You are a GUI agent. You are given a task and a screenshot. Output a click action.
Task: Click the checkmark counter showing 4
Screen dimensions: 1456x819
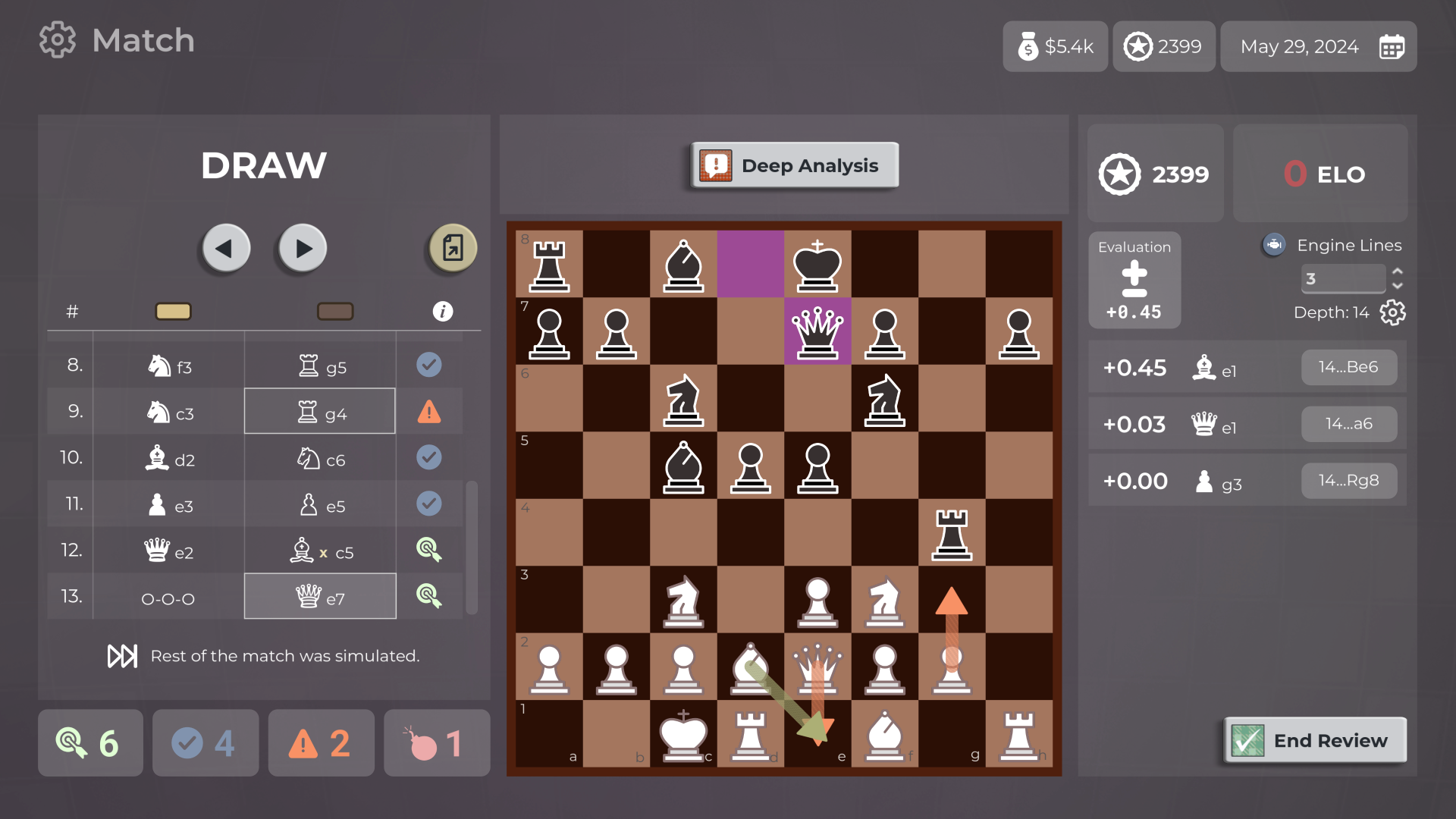tap(205, 743)
